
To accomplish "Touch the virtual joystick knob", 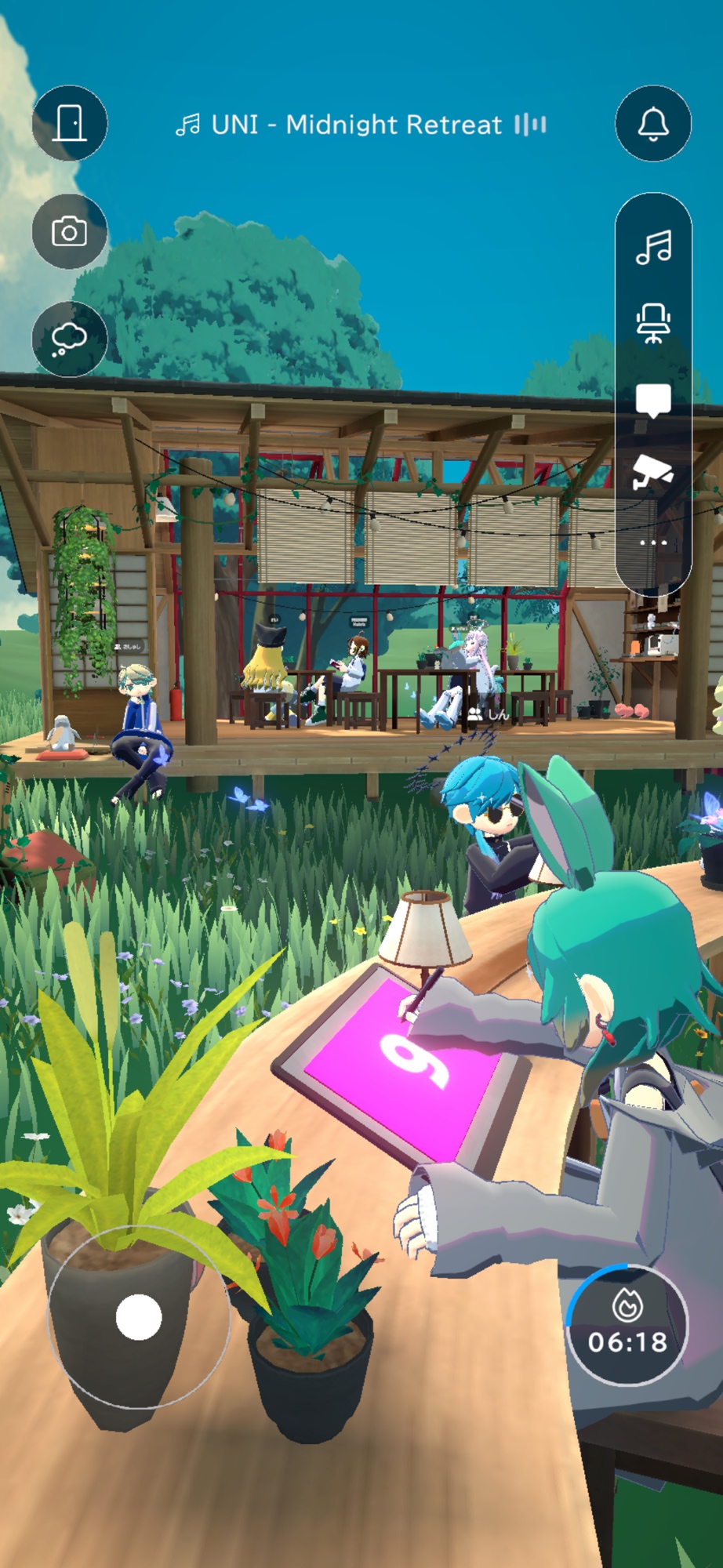I will click(139, 1317).
